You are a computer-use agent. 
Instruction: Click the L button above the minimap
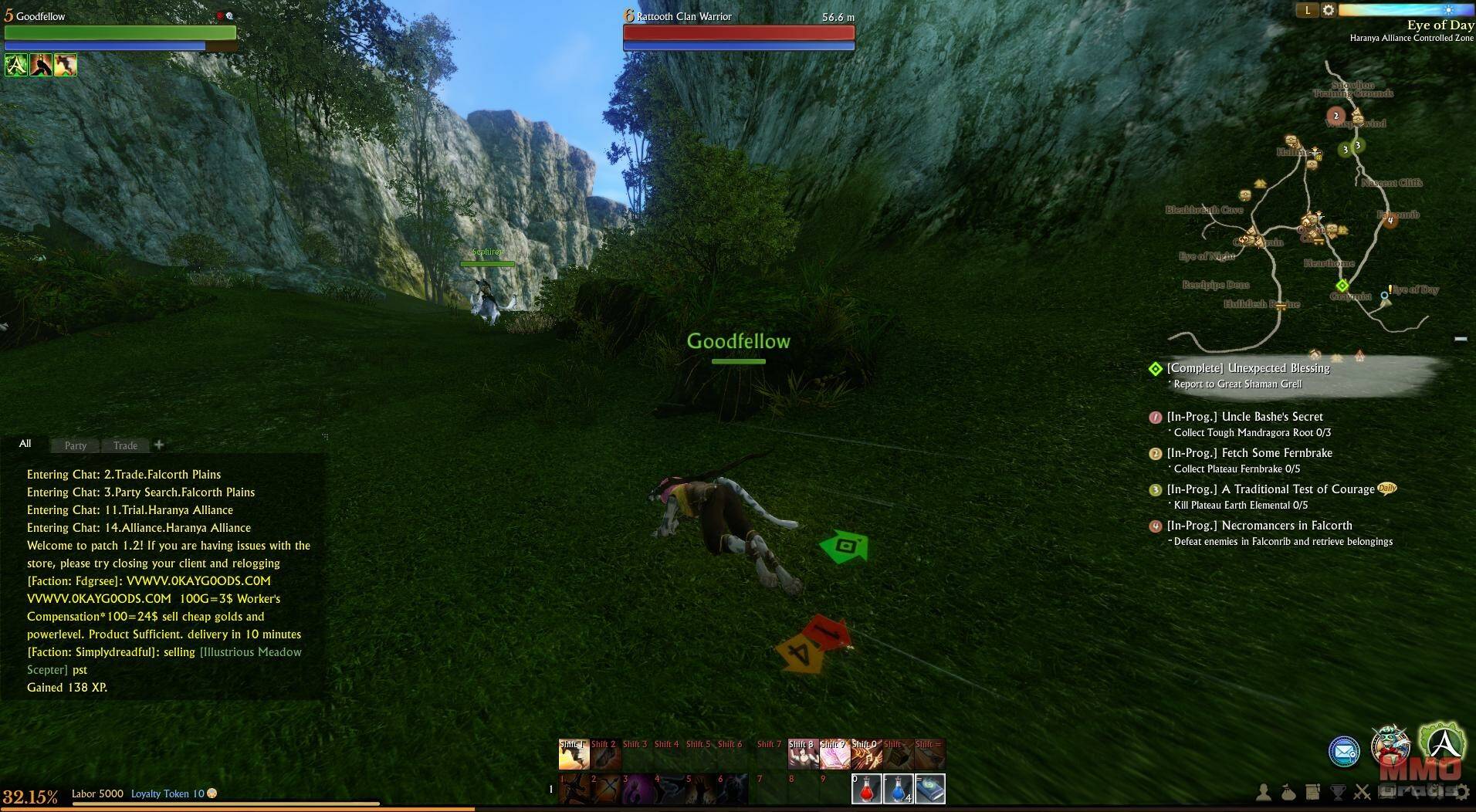[1307, 10]
